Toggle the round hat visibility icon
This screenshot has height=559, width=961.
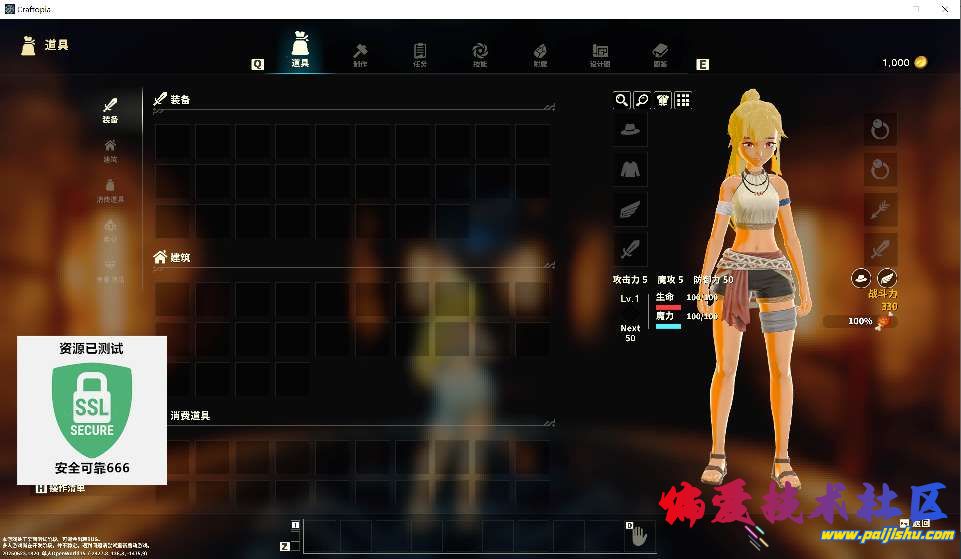coord(860,278)
